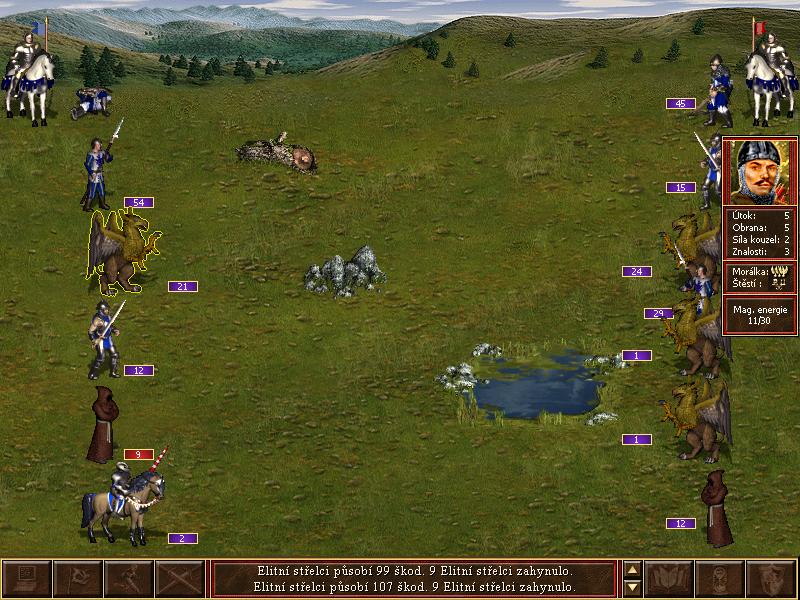Screen dimensions: 800x600
Task: Click the hero portrait in the stats panel
Action: 759,172
